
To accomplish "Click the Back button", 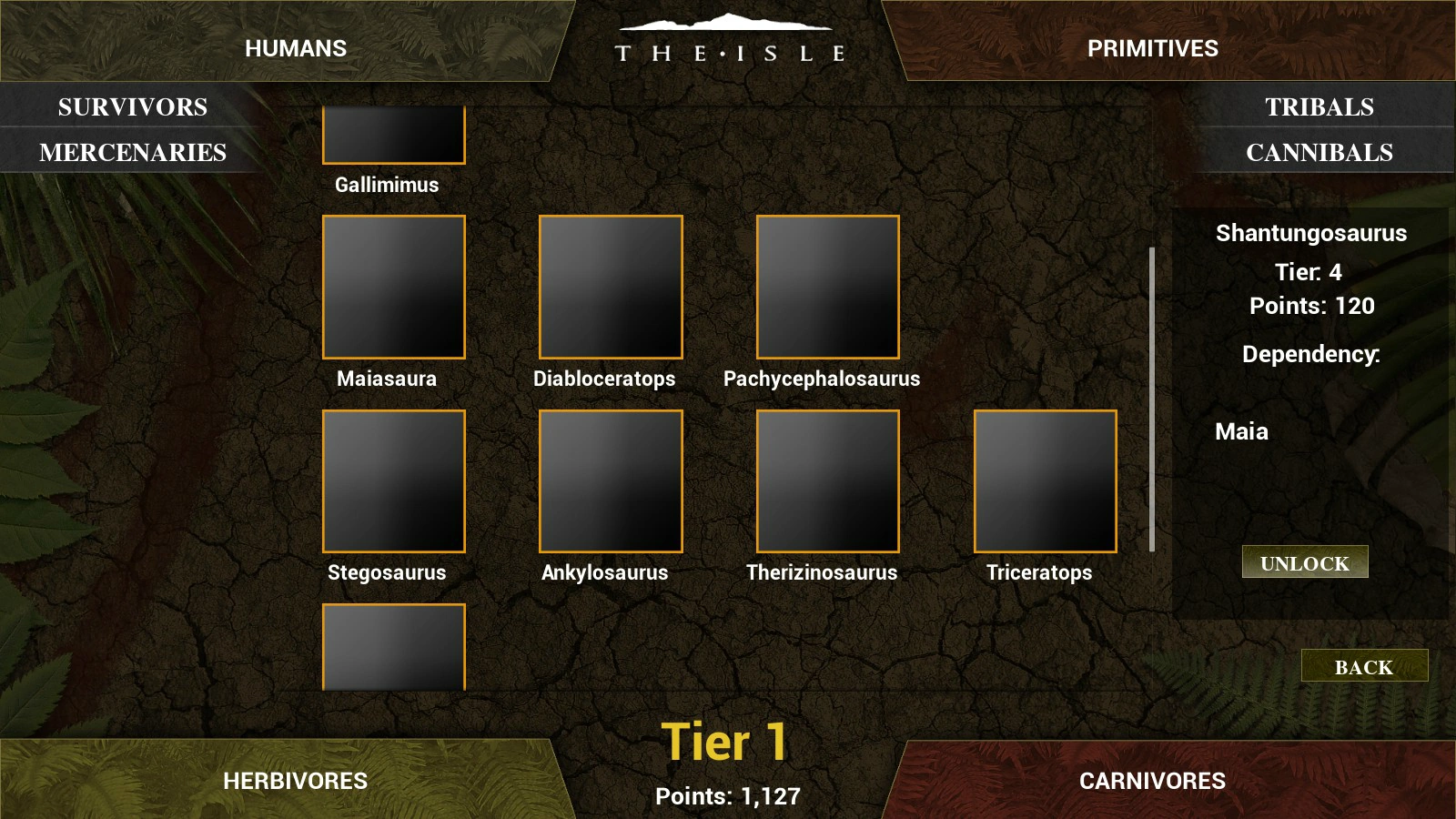I will tap(1364, 667).
